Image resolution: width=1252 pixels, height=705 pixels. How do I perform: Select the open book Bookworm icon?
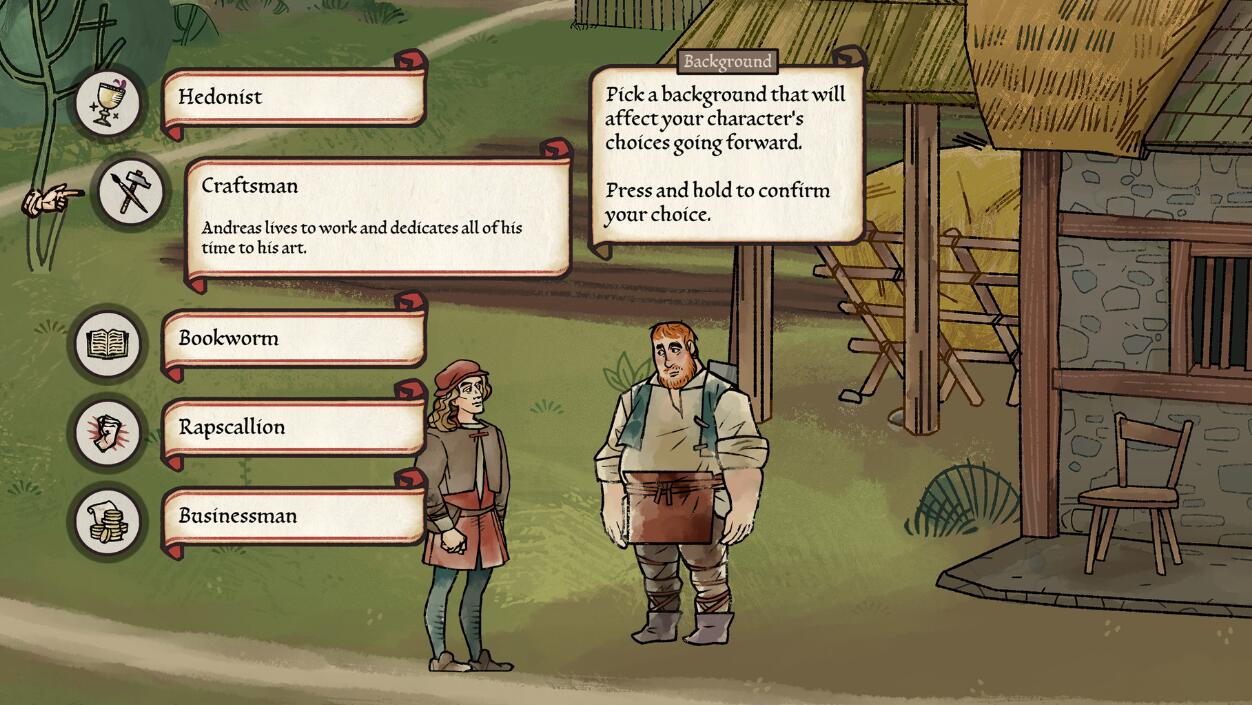pos(107,343)
